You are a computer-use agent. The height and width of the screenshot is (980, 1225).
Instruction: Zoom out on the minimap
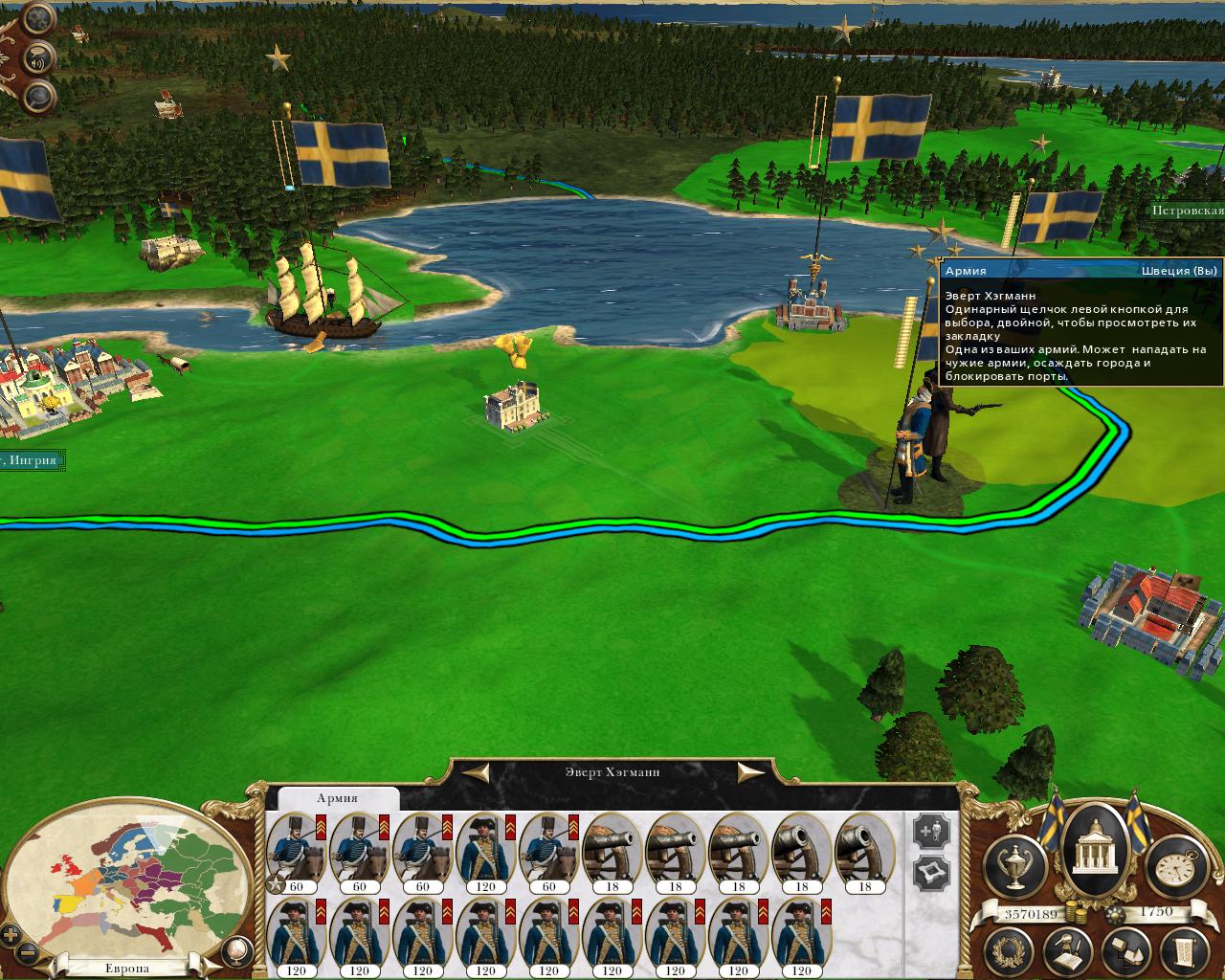coord(29,953)
